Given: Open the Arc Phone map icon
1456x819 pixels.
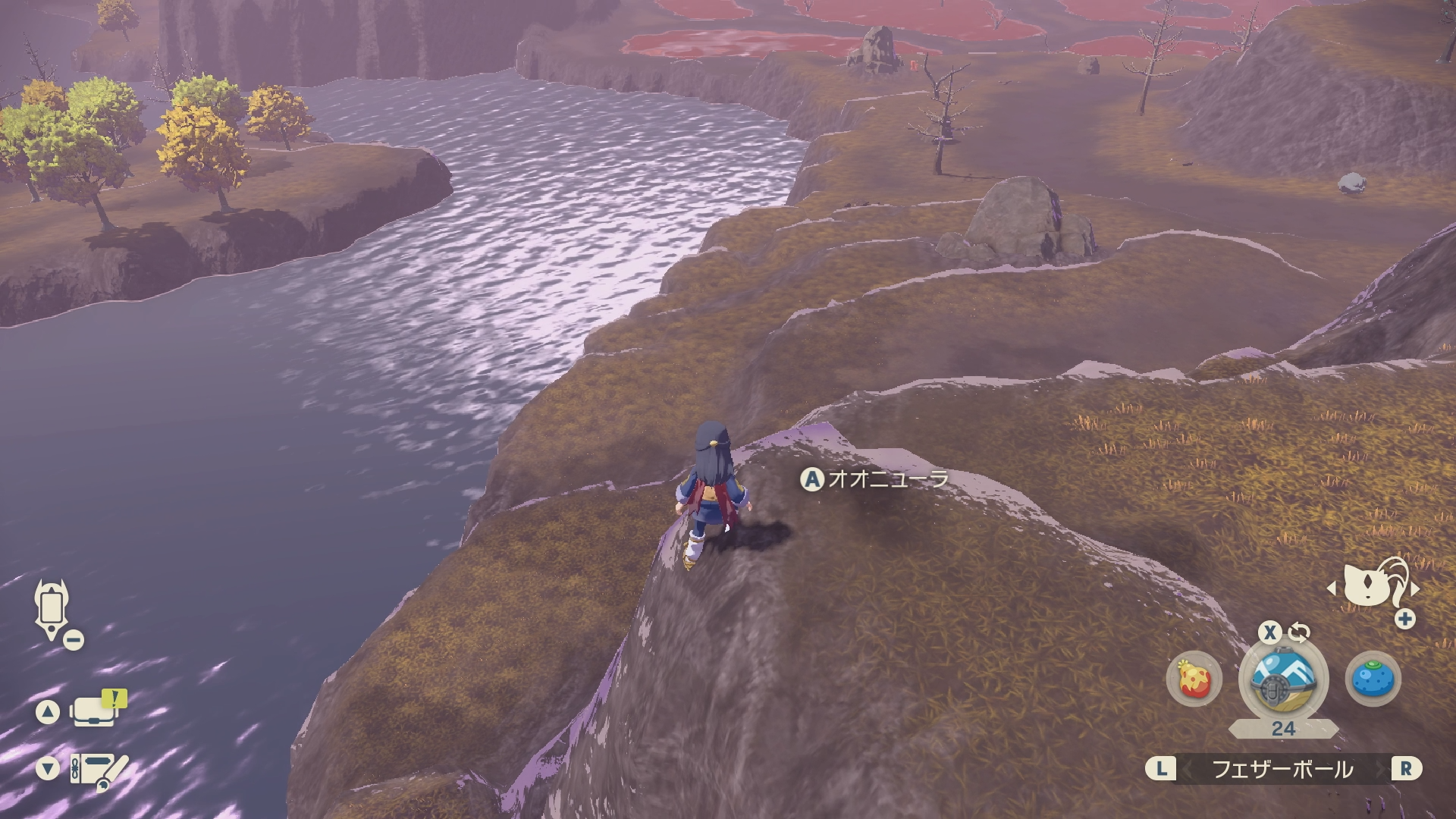Looking at the screenshot, I should [52, 610].
